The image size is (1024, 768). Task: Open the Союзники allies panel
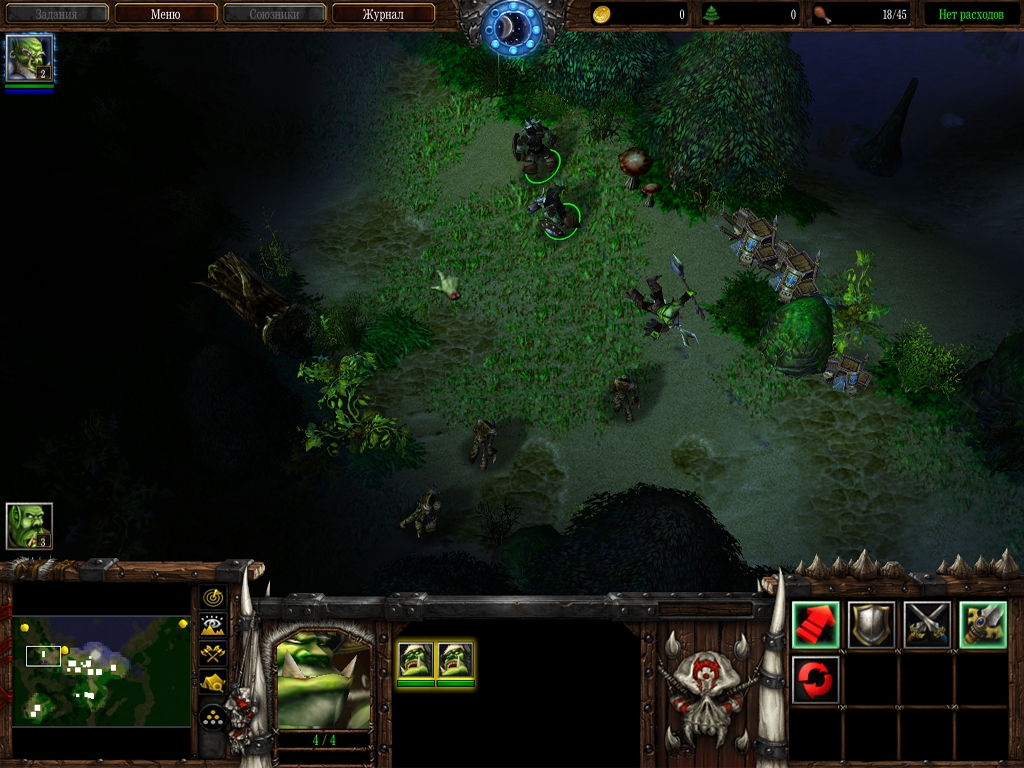click(x=274, y=14)
